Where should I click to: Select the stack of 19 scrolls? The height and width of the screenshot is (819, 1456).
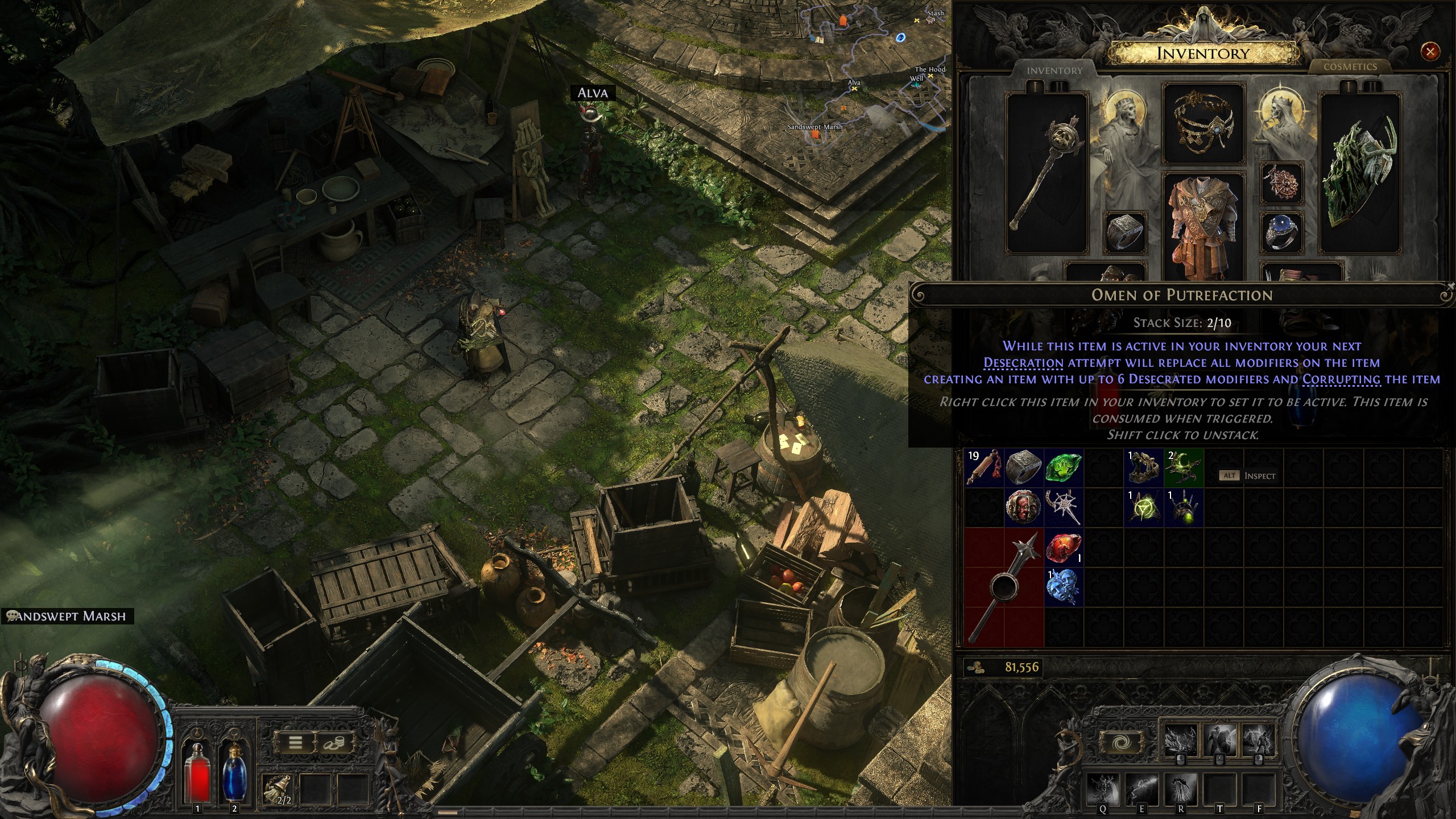984,468
